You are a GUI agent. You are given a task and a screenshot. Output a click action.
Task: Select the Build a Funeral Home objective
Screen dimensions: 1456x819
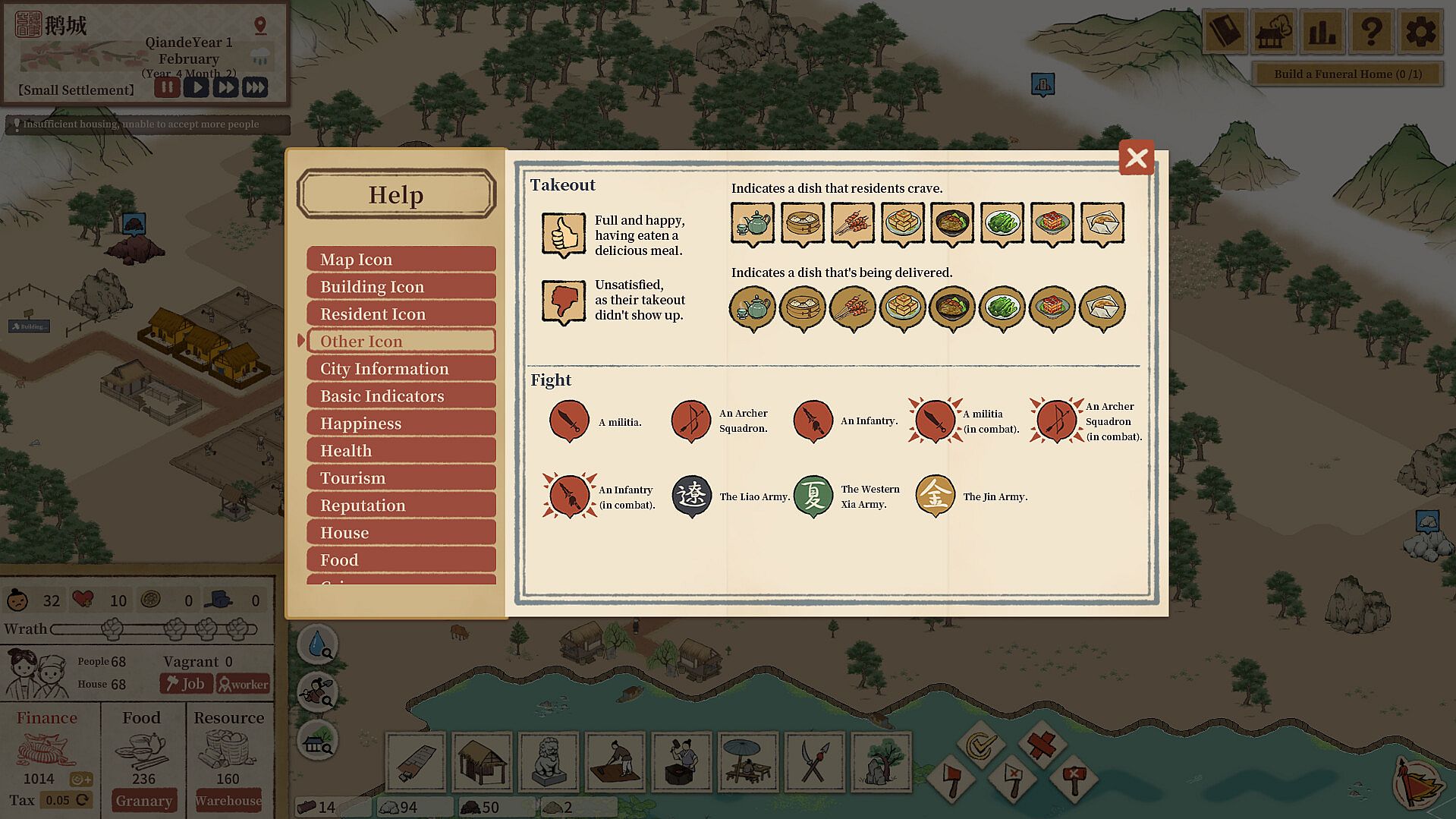[x=1348, y=74]
